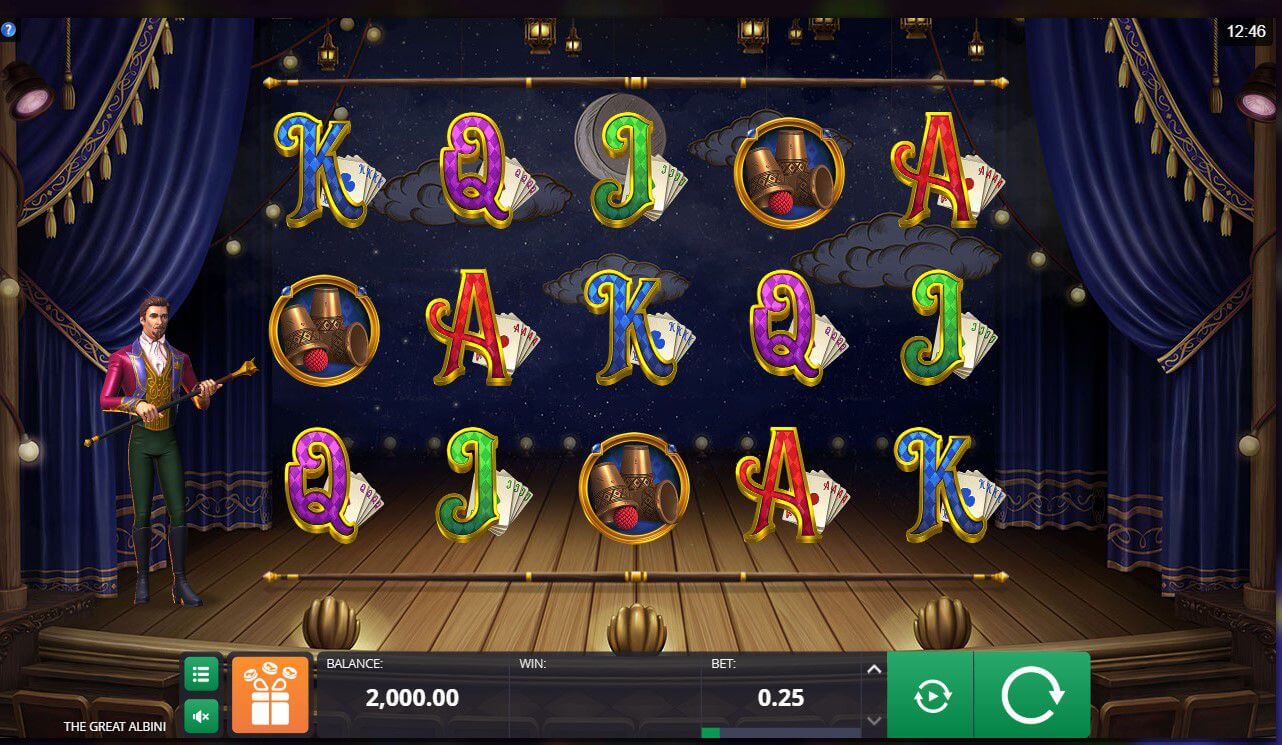Start autoplay with the small circular play button
Screen dimensions: 1282x745
point(931,696)
